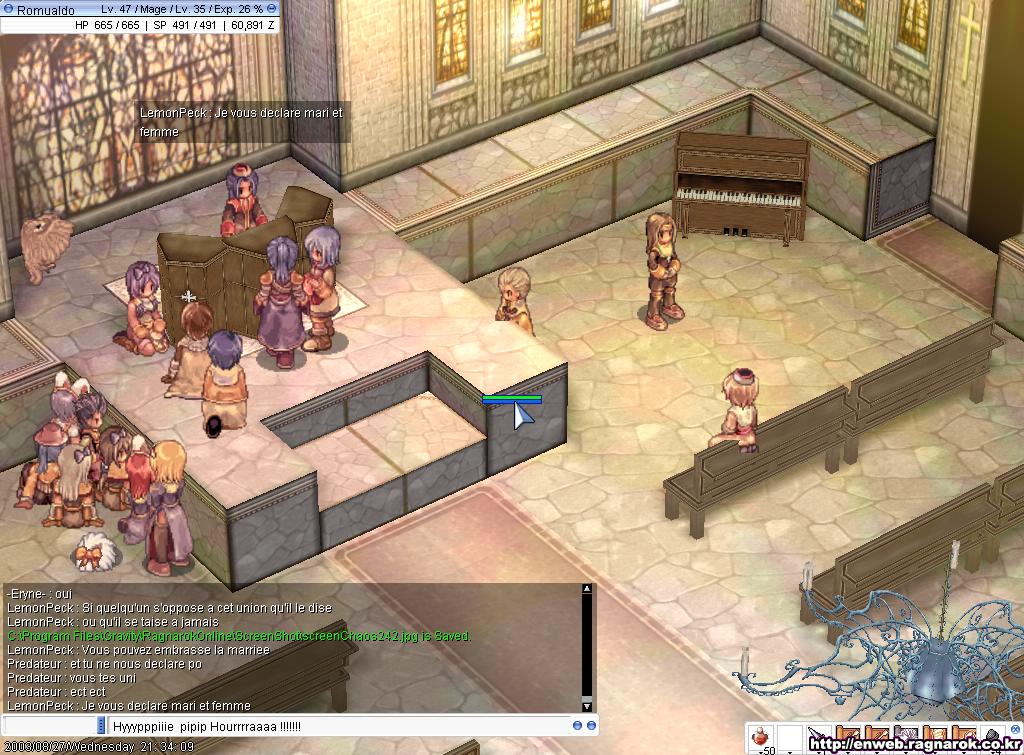Screen dimensions: 1024x755
Task: Click the whisper recipient name box
Action: click(50, 725)
